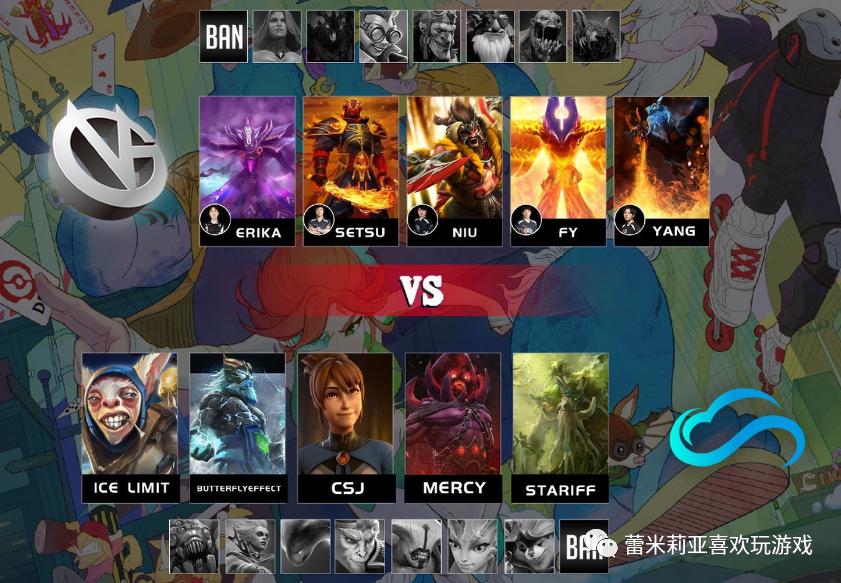Select Yang's fiery hero card

661,160
